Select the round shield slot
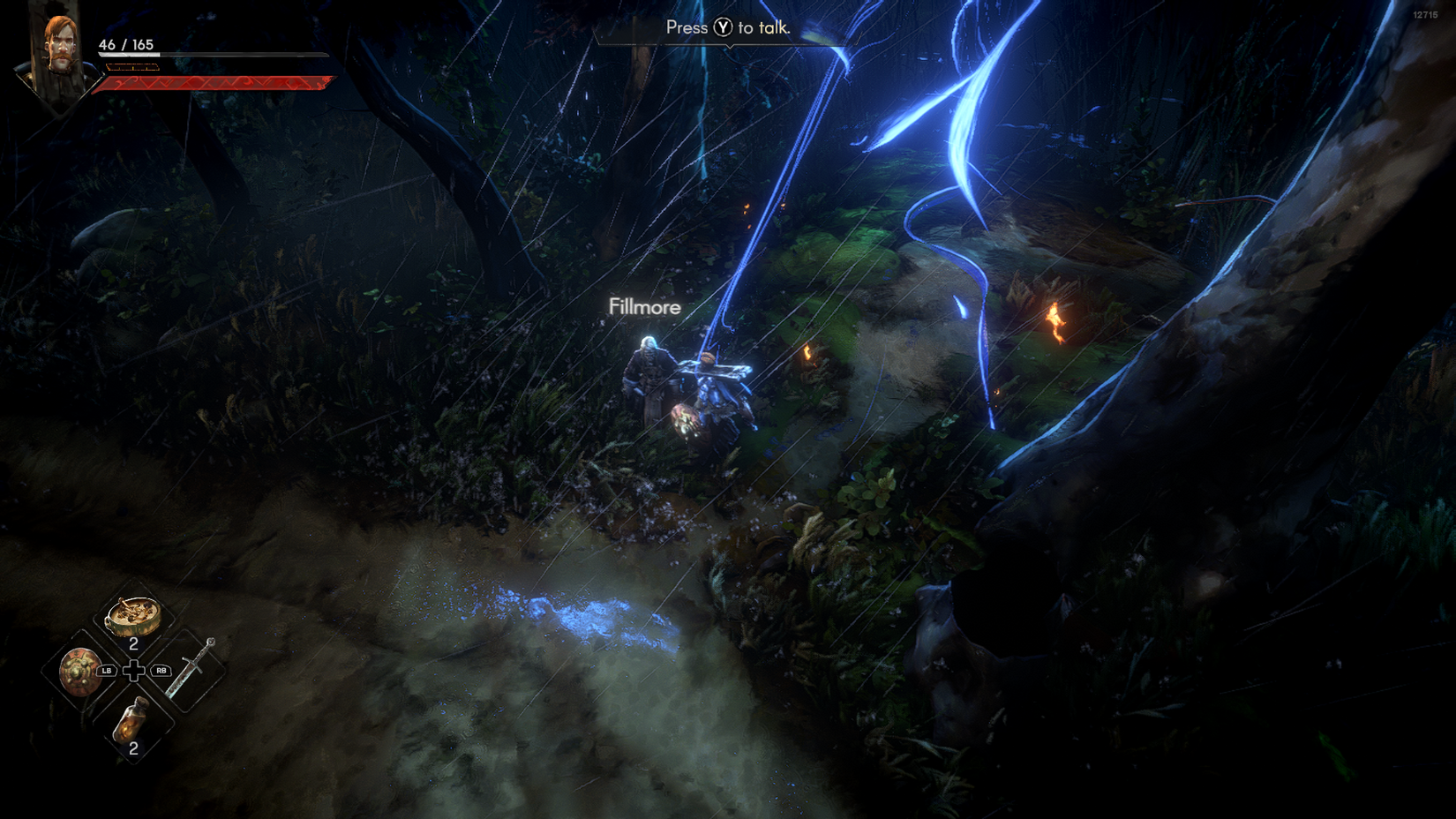1456x819 pixels. click(x=78, y=671)
